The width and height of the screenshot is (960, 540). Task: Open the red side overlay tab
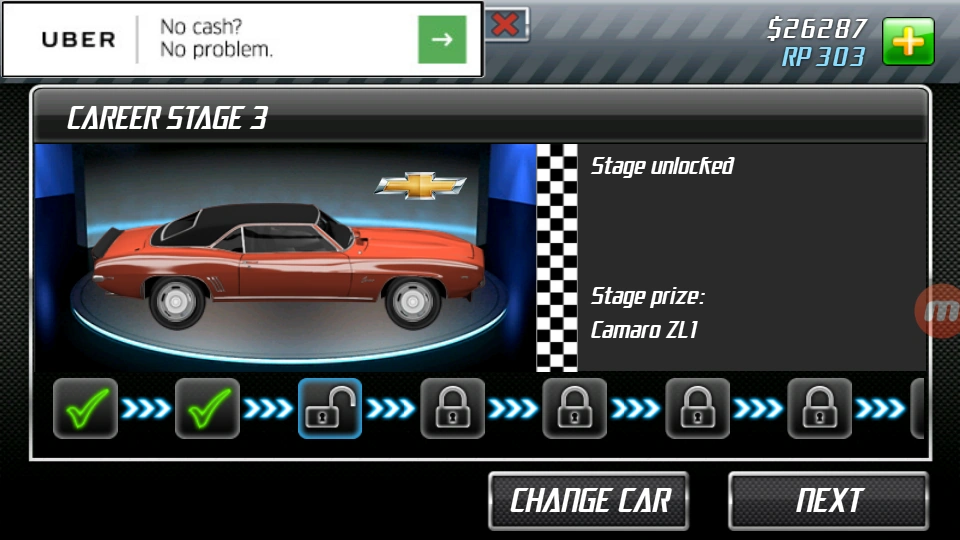click(940, 311)
